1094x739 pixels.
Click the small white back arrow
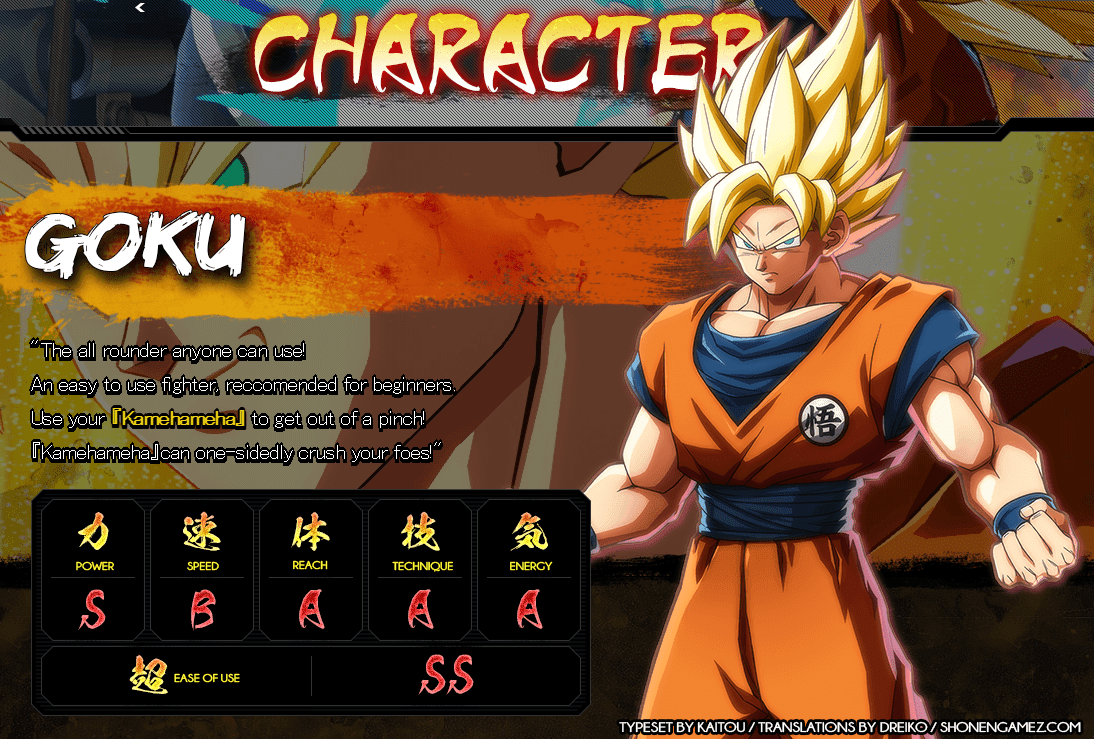click(140, 8)
